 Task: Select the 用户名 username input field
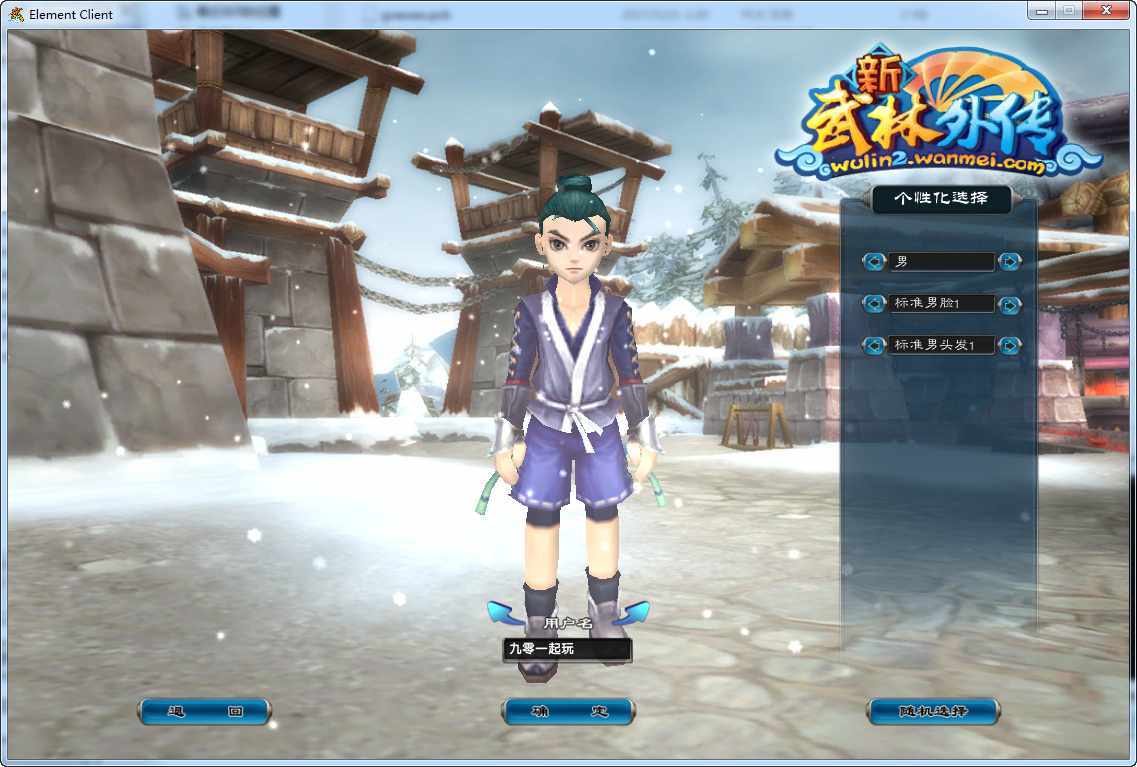(x=567, y=649)
